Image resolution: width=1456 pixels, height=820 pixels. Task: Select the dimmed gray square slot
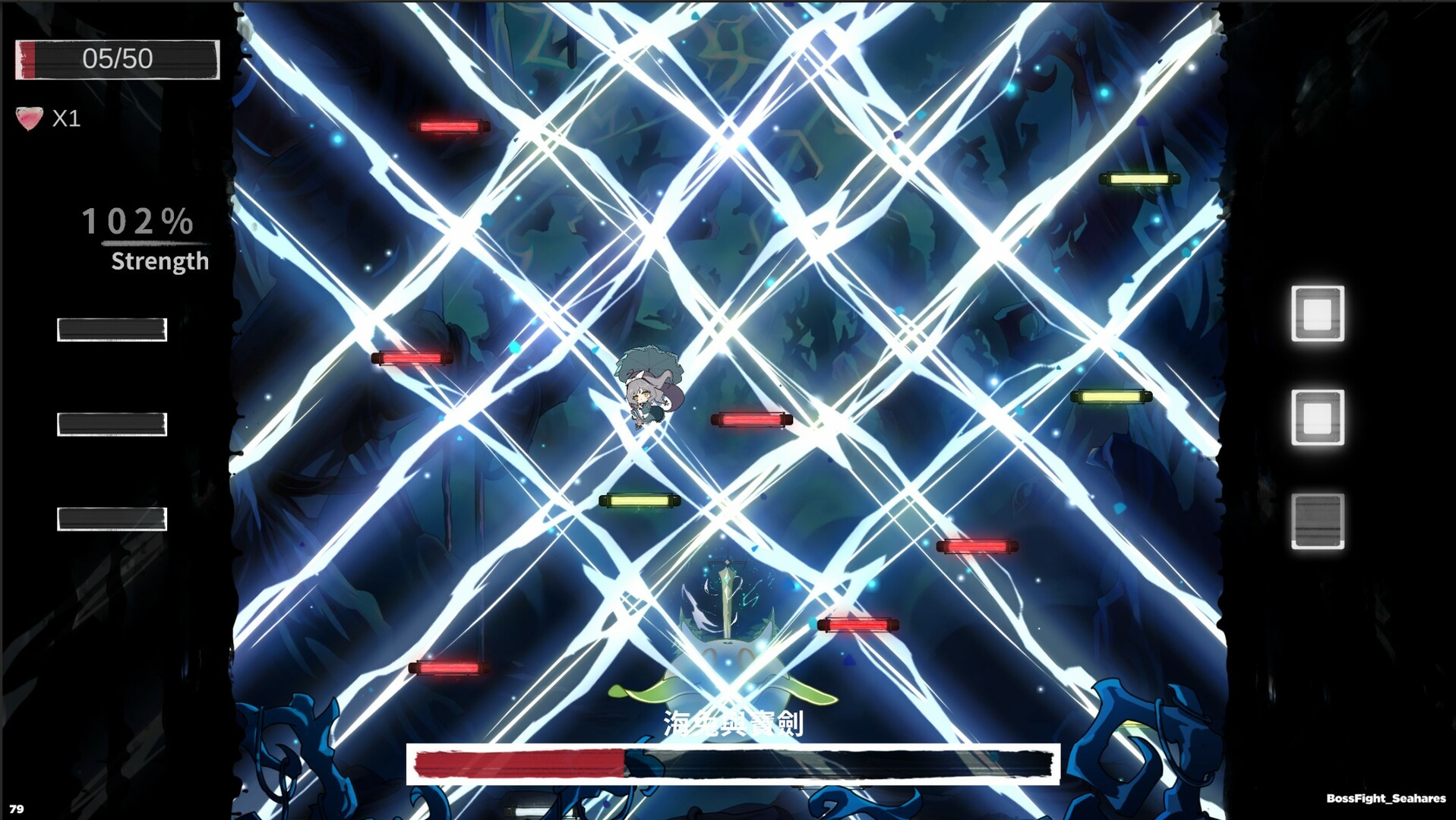[1317, 521]
